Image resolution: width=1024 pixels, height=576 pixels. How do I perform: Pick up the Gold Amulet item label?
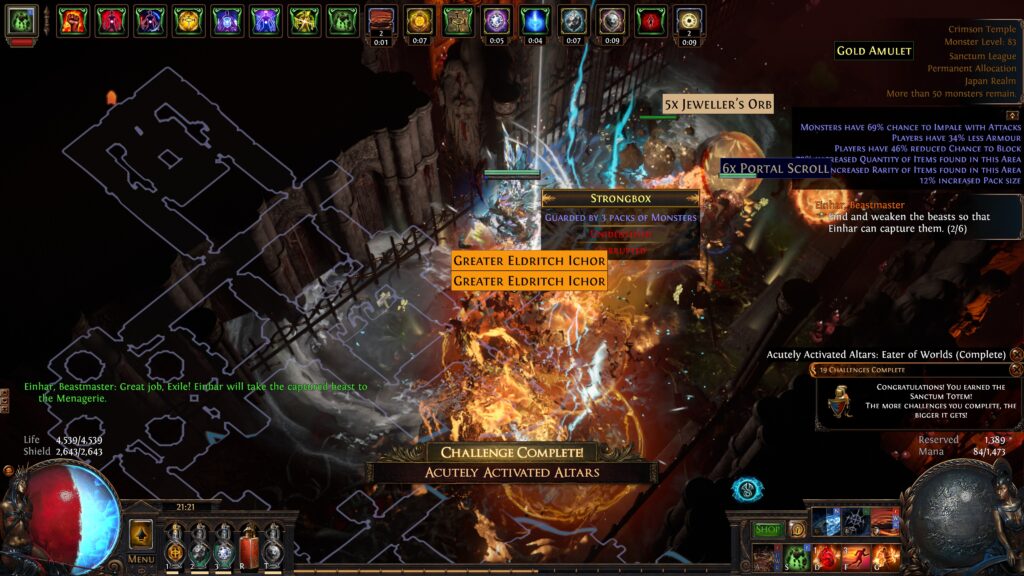874,51
